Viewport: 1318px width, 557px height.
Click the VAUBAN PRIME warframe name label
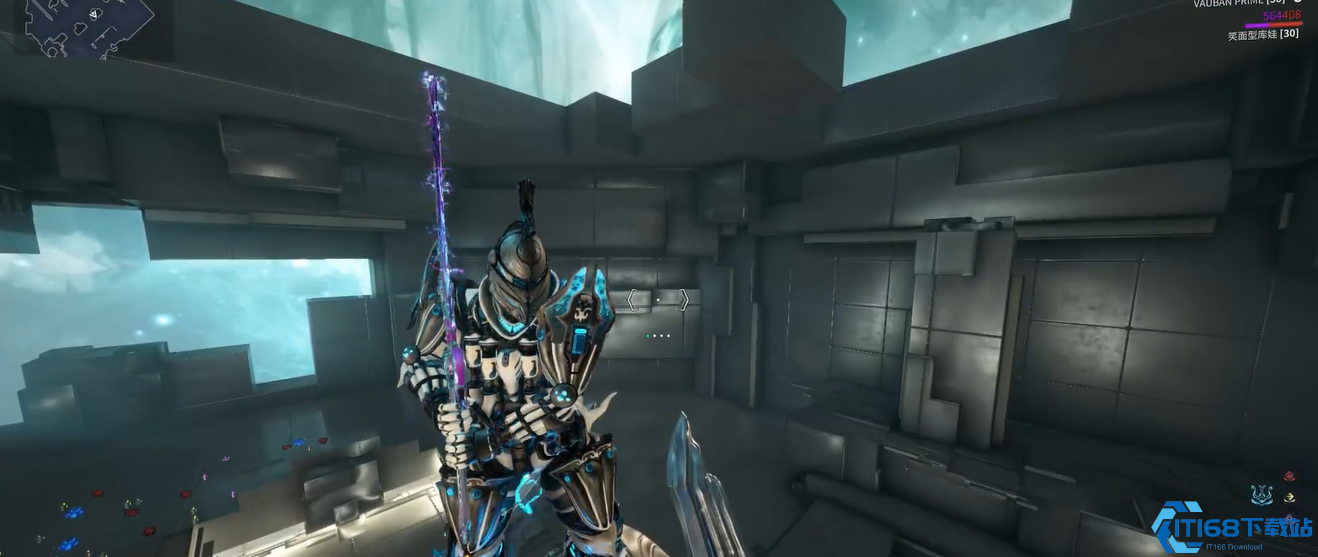click(x=1238, y=4)
